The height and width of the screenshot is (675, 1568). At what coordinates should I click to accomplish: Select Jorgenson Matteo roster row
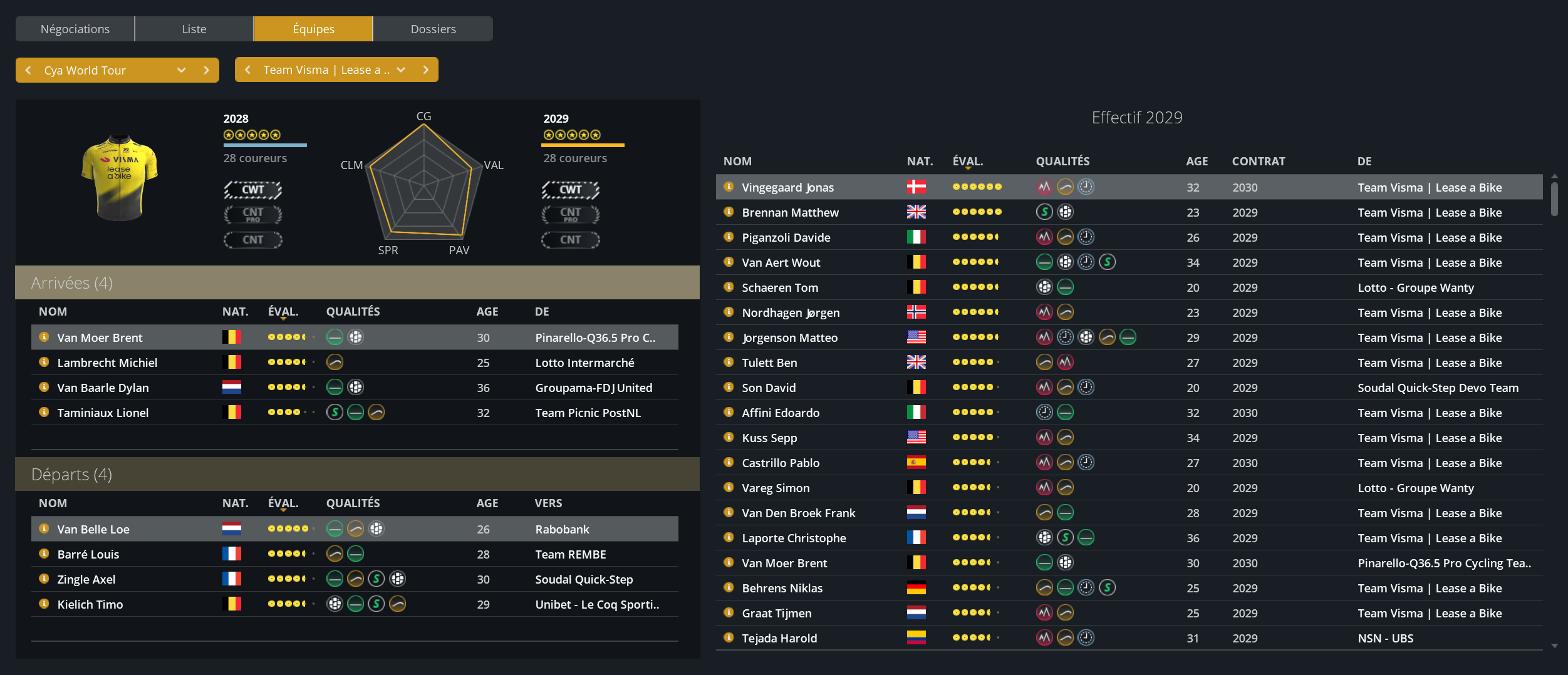[789, 337]
